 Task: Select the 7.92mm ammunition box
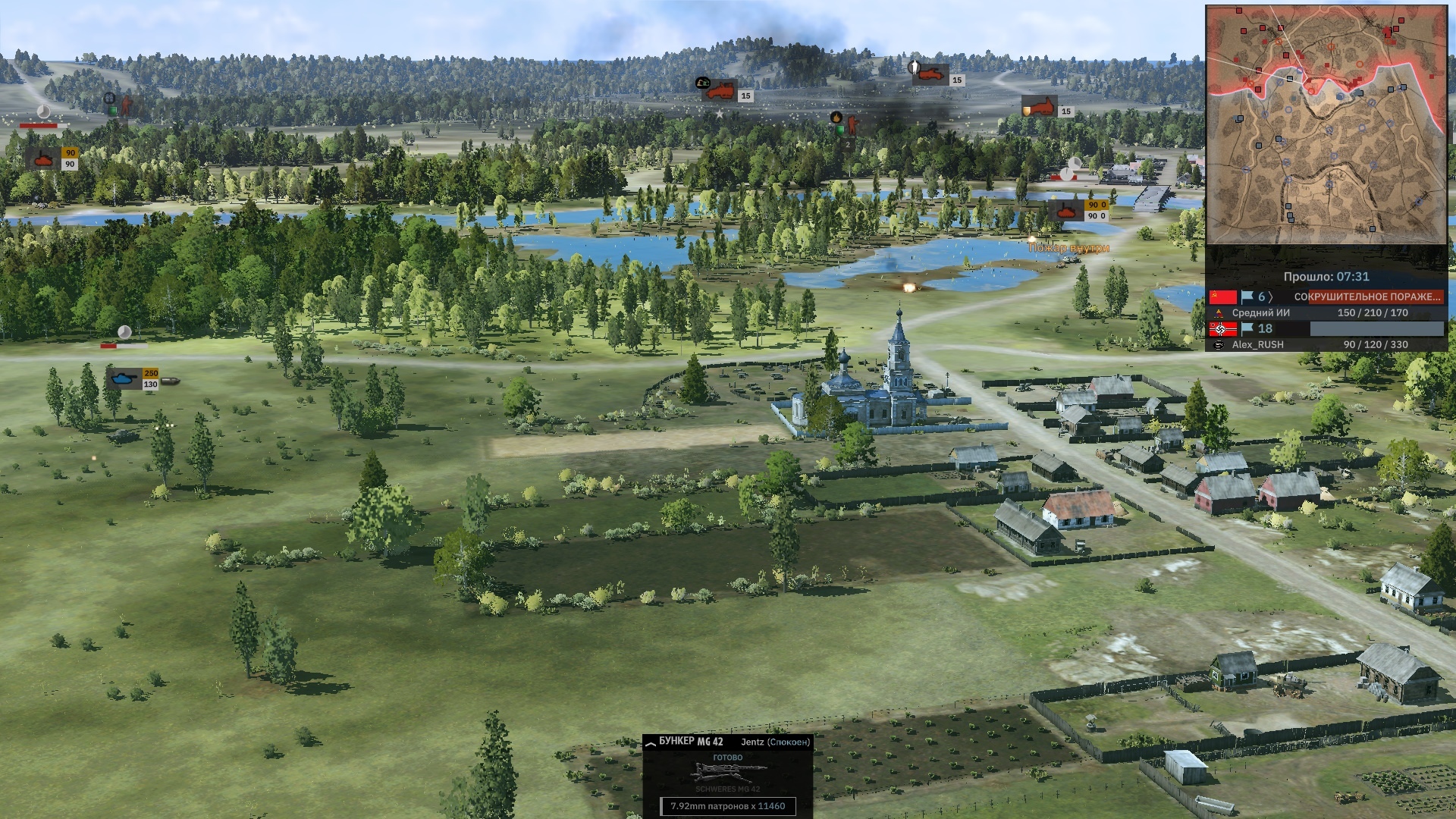tap(728, 806)
